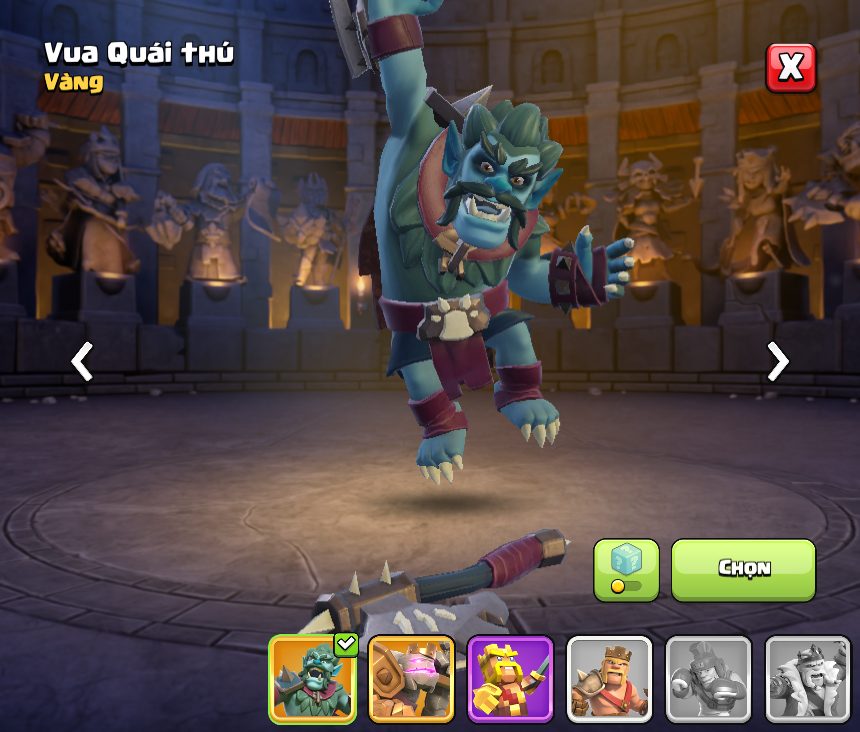Choose the greyed-out boxer king skin thumbnail
Image resolution: width=860 pixels, height=732 pixels.
(708, 679)
